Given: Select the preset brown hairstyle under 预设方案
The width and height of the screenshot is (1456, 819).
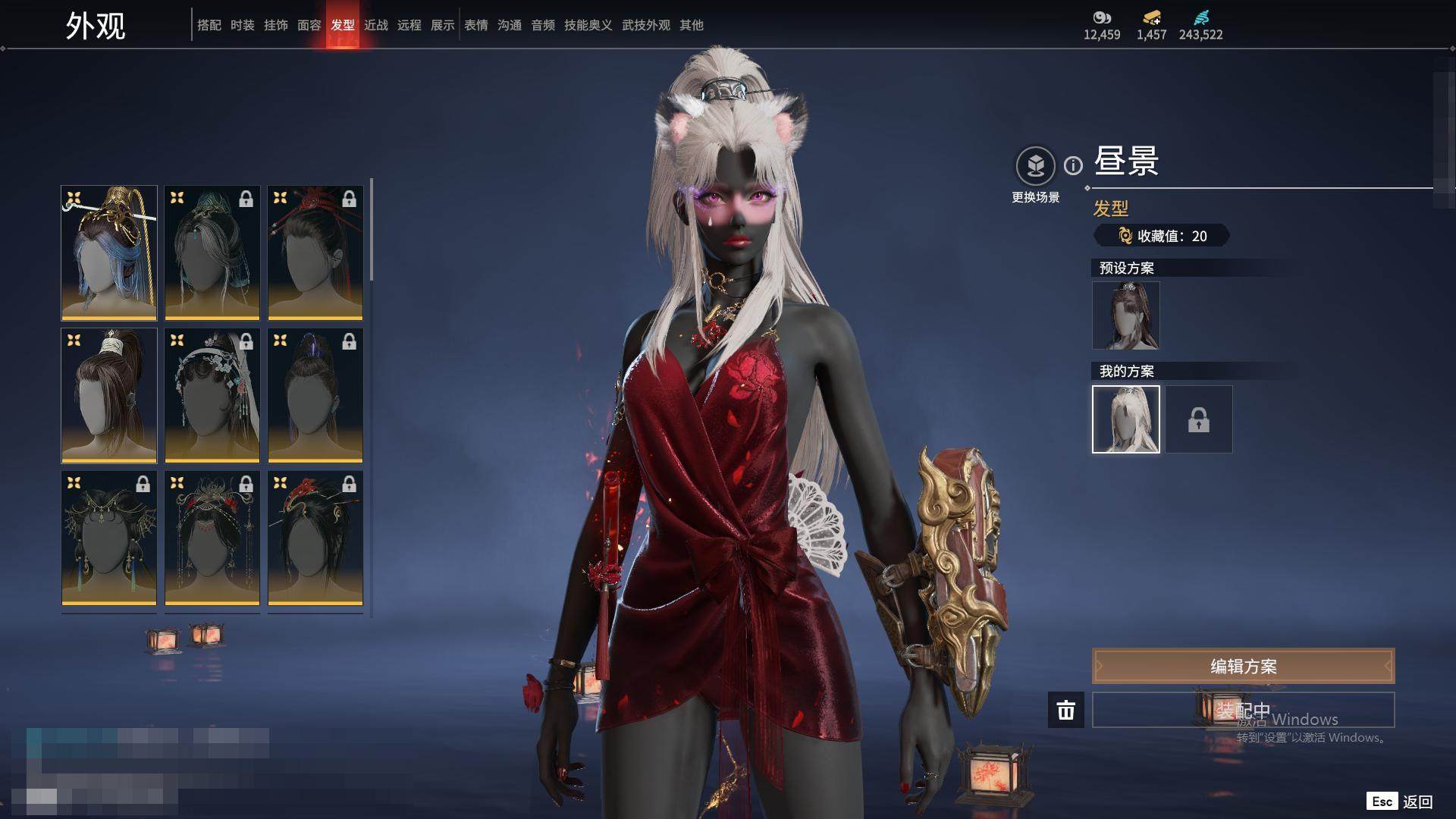Looking at the screenshot, I should pos(1125,315).
